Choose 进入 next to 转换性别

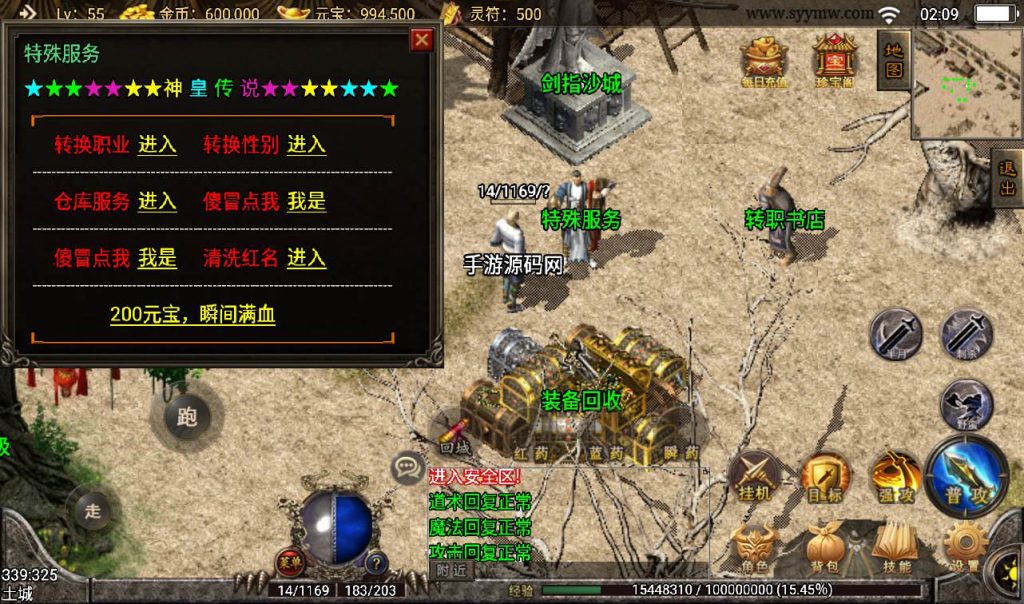click(306, 144)
